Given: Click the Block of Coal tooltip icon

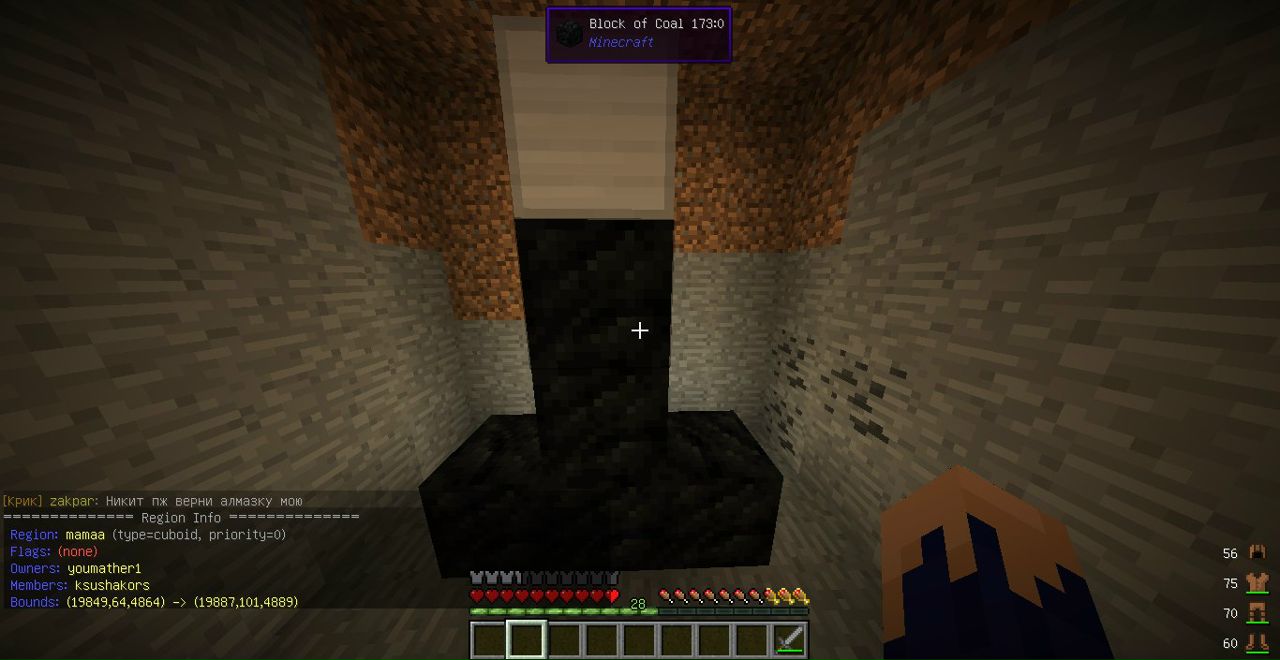Looking at the screenshot, I should pos(569,33).
